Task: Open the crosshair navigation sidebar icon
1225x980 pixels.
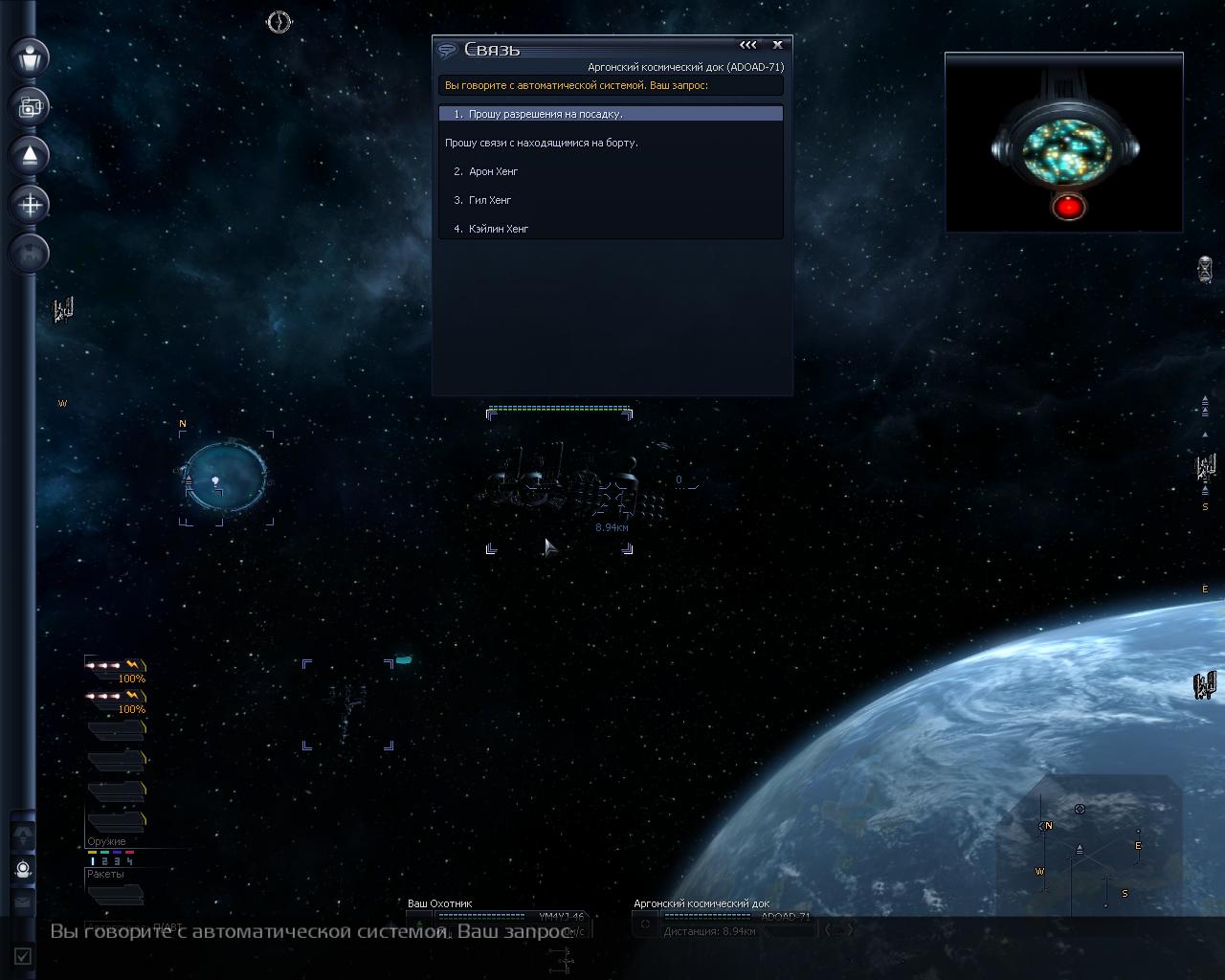Action: 31,204
